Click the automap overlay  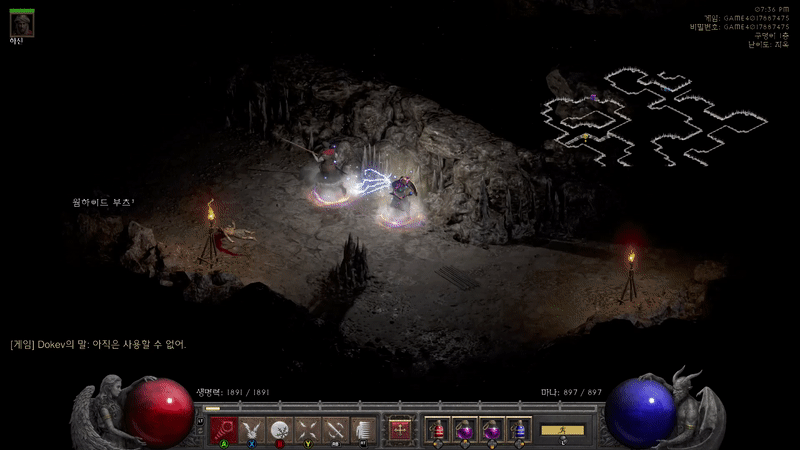pyautogui.click(x=655, y=117)
